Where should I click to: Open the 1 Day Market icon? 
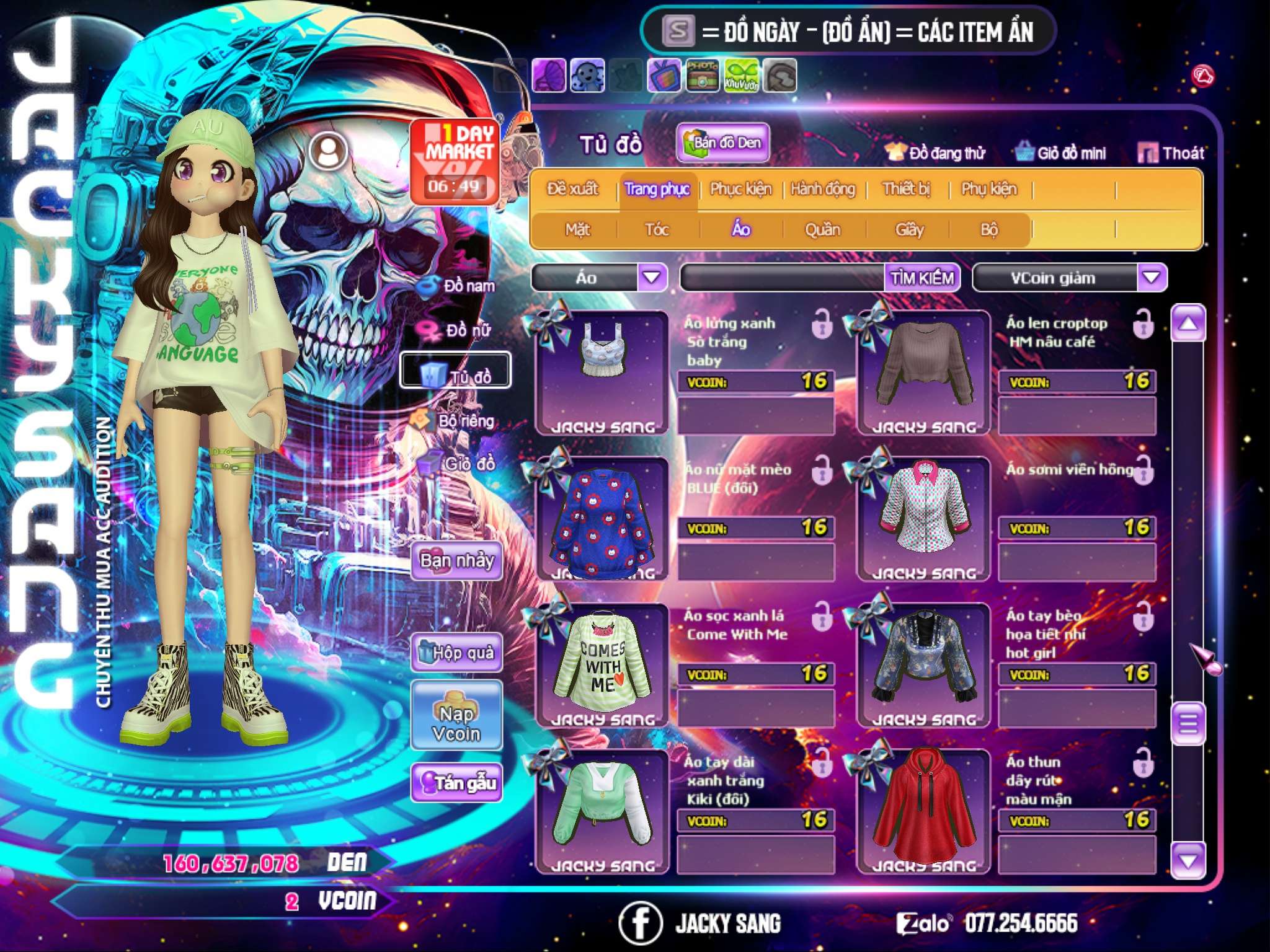(x=455, y=161)
